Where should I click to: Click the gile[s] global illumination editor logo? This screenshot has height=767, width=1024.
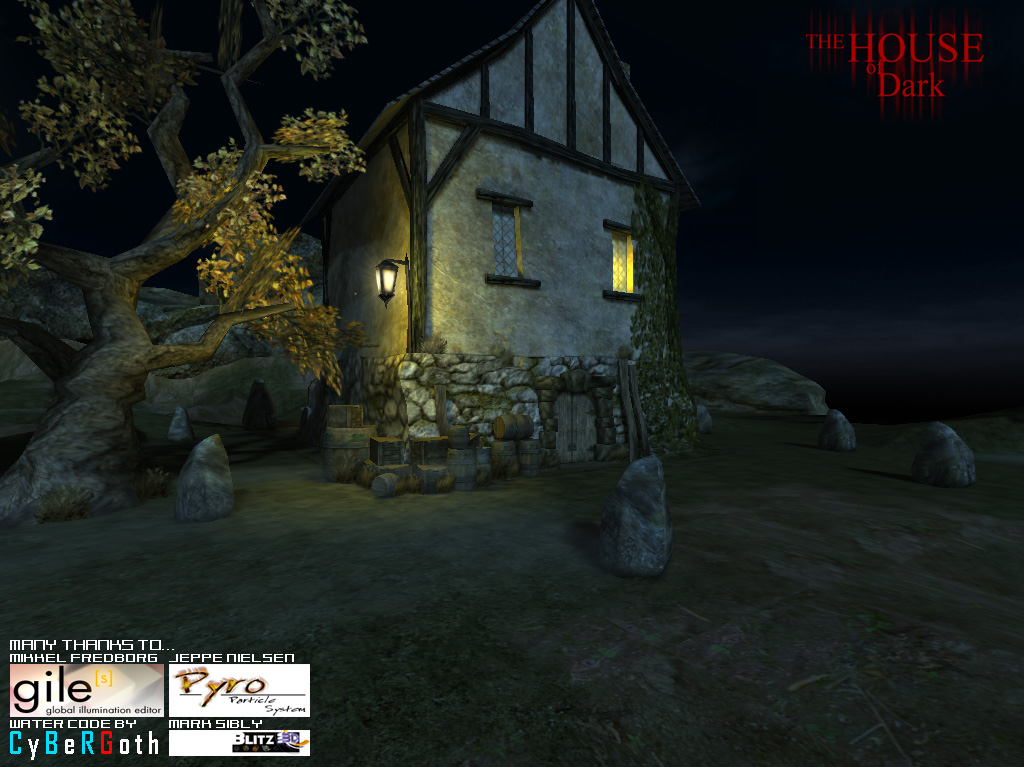(86, 690)
